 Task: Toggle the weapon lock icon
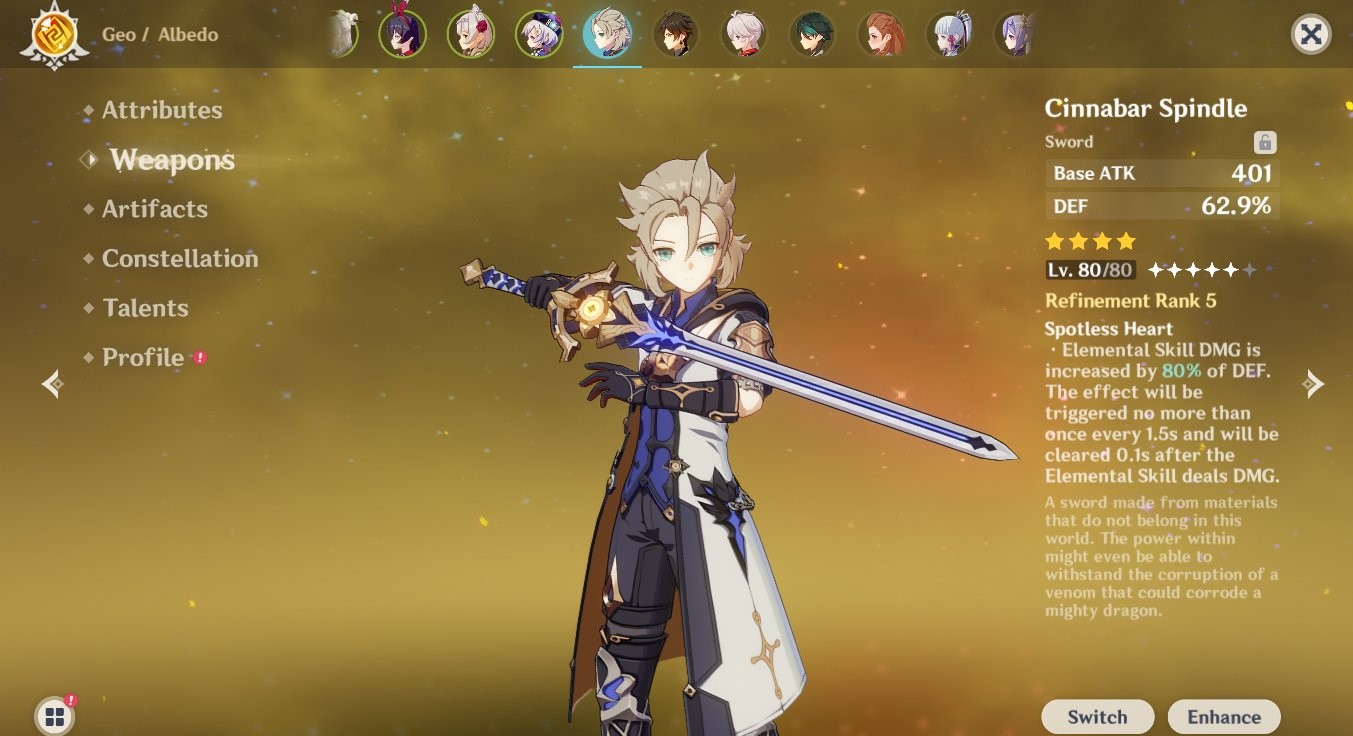click(x=1265, y=142)
